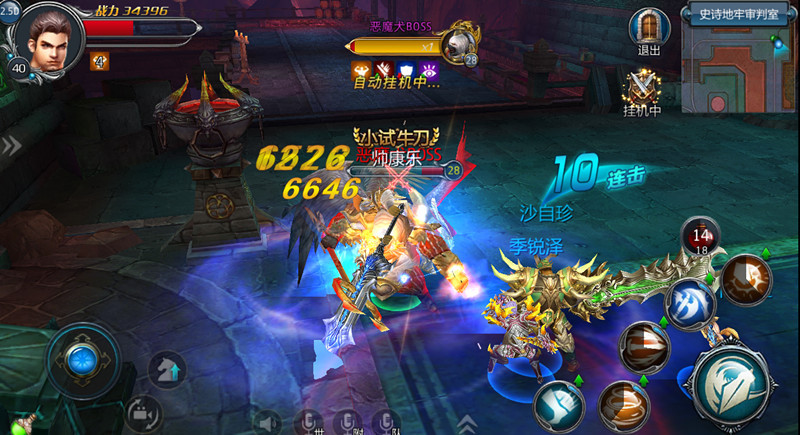
Task: Drink the red health potion
Action: tap(697, 236)
